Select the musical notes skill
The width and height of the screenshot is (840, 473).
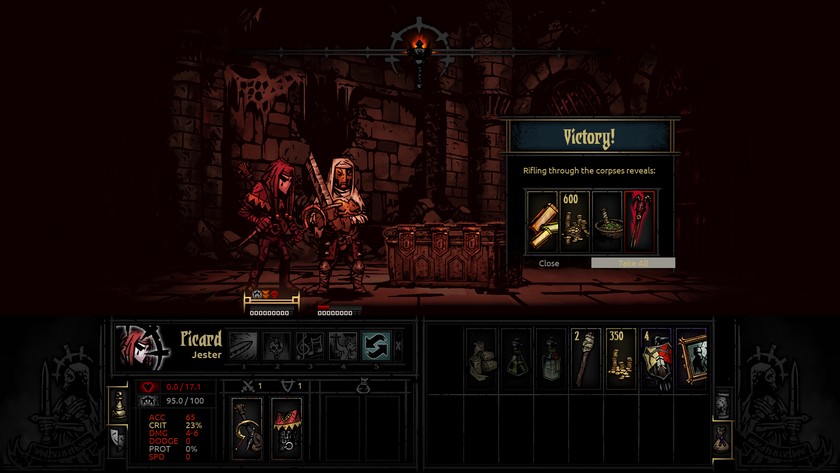pos(310,345)
